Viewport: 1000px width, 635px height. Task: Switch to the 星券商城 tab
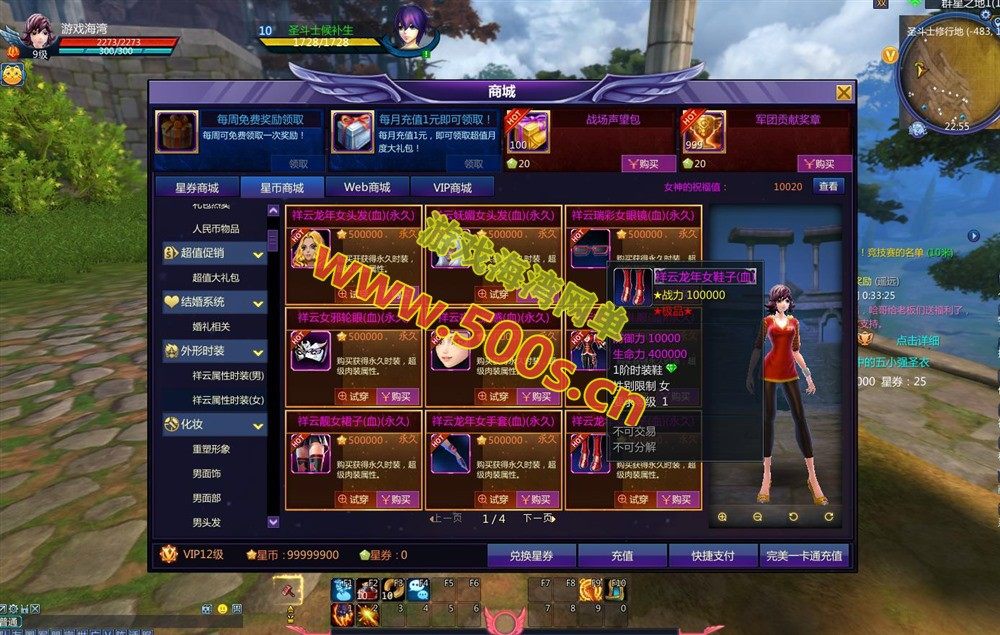click(197, 187)
